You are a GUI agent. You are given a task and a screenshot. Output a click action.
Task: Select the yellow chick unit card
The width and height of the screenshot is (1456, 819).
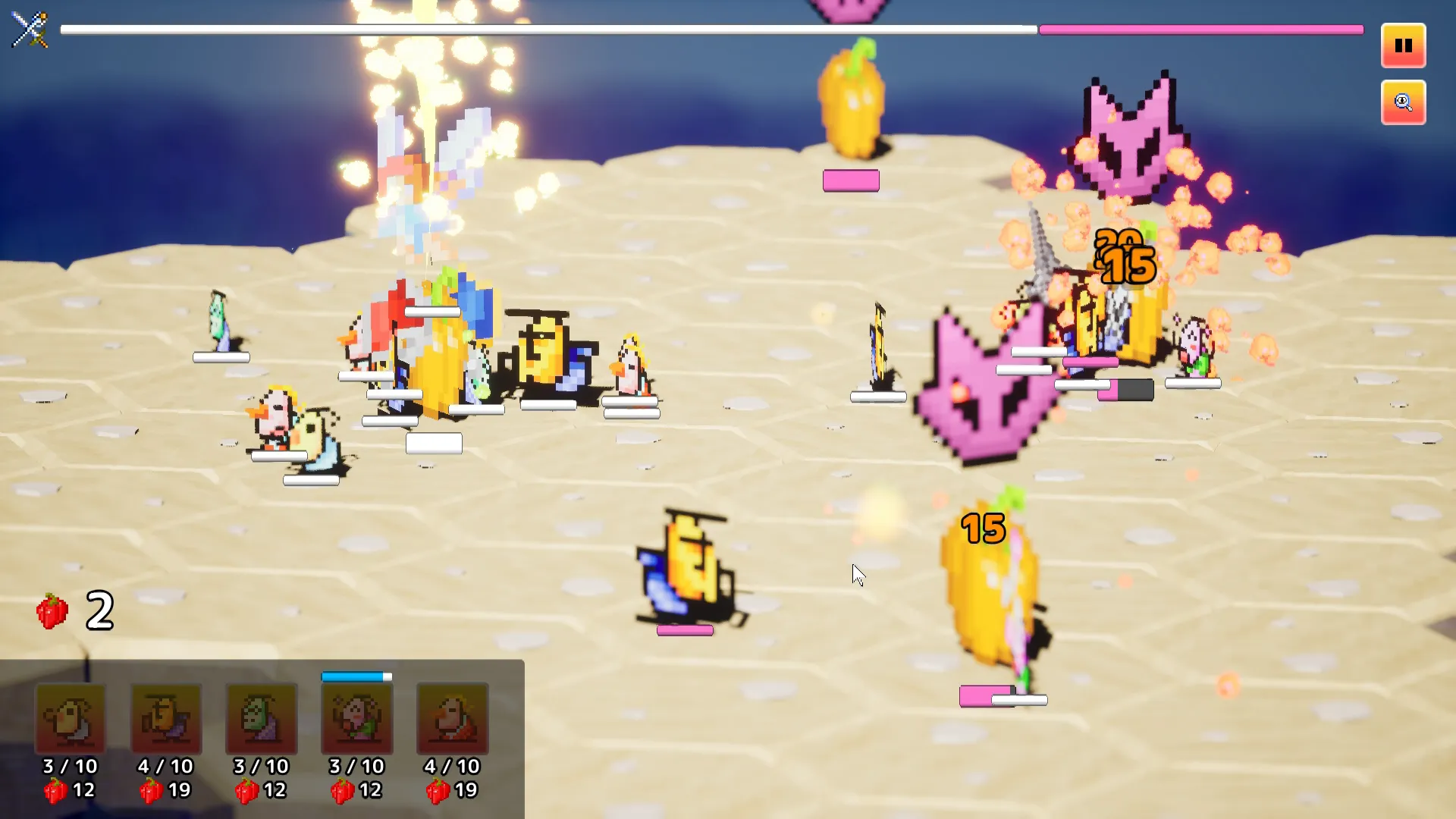tap(71, 718)
